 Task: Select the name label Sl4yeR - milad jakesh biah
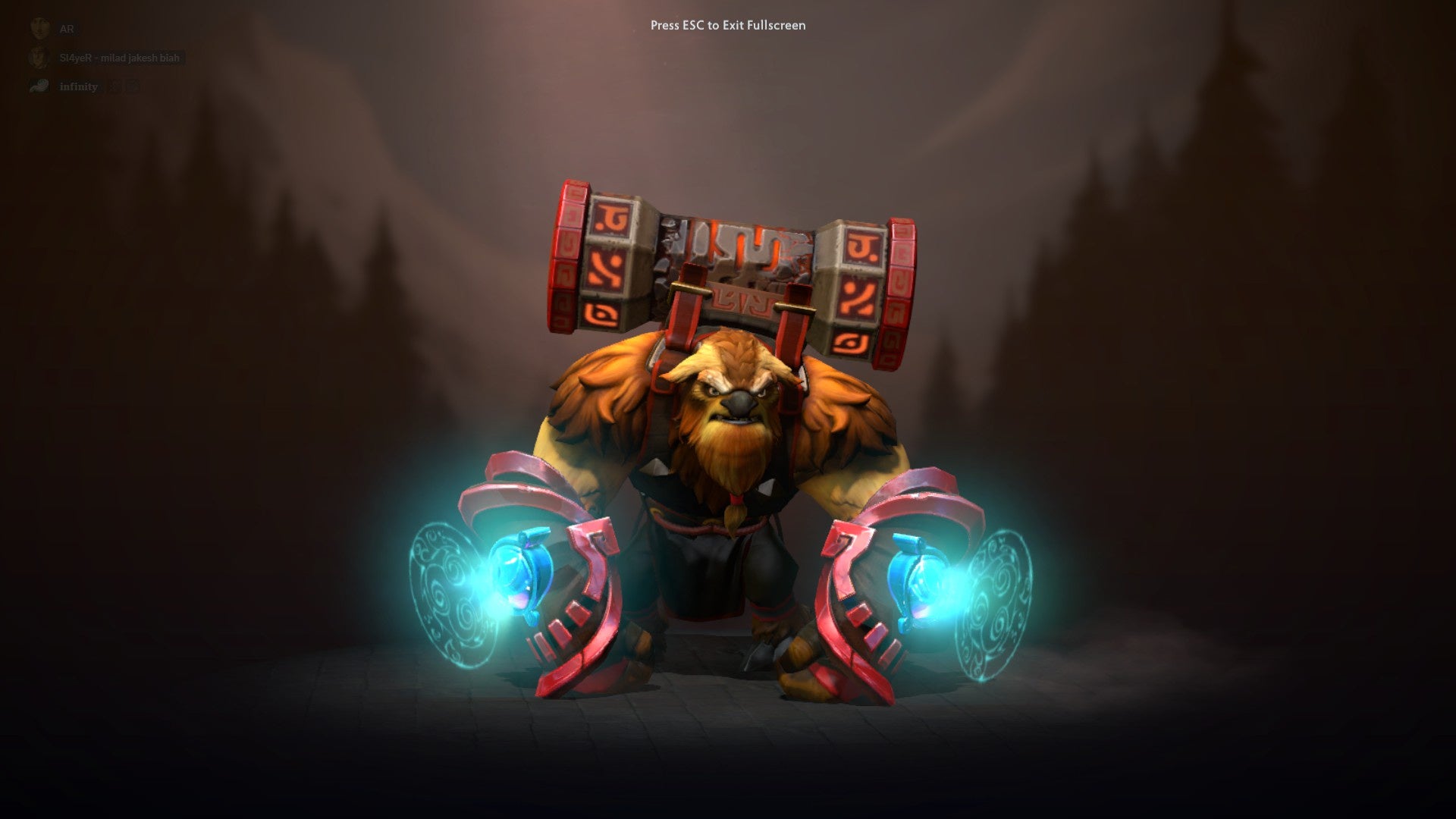[119, 58]
